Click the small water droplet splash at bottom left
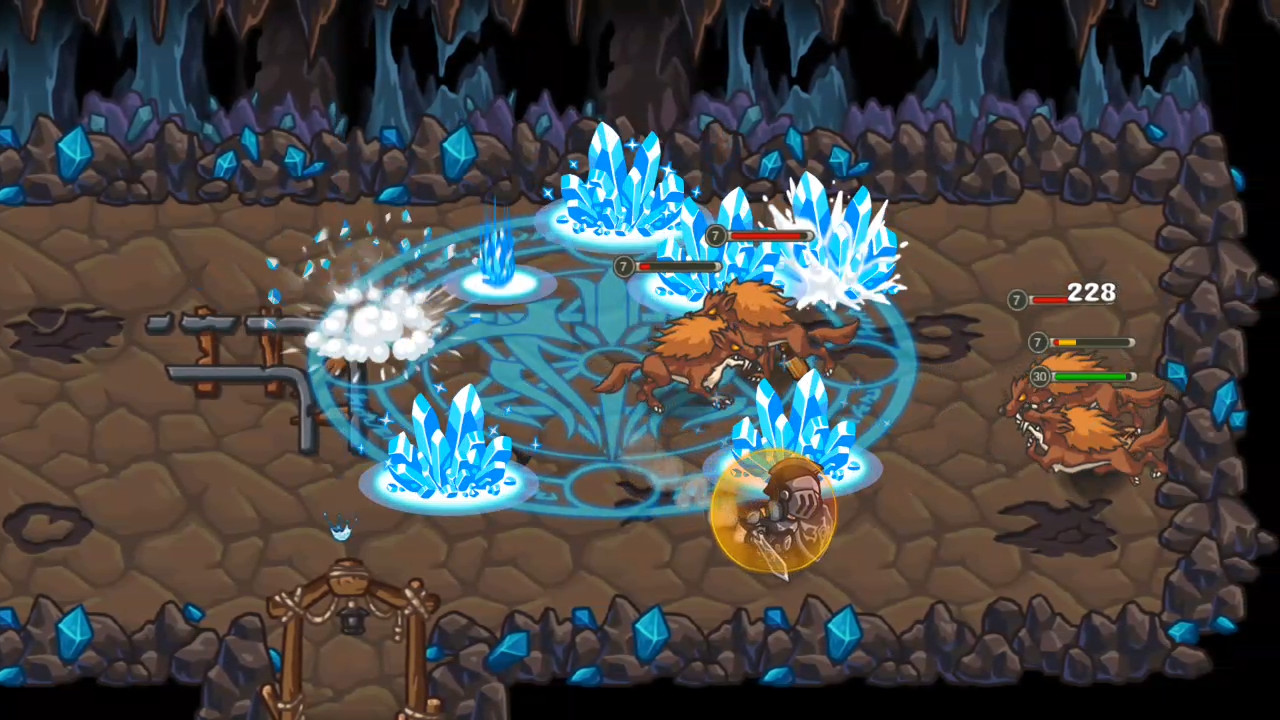Viewport: 1280px width, 720px height. pos(338,535)
